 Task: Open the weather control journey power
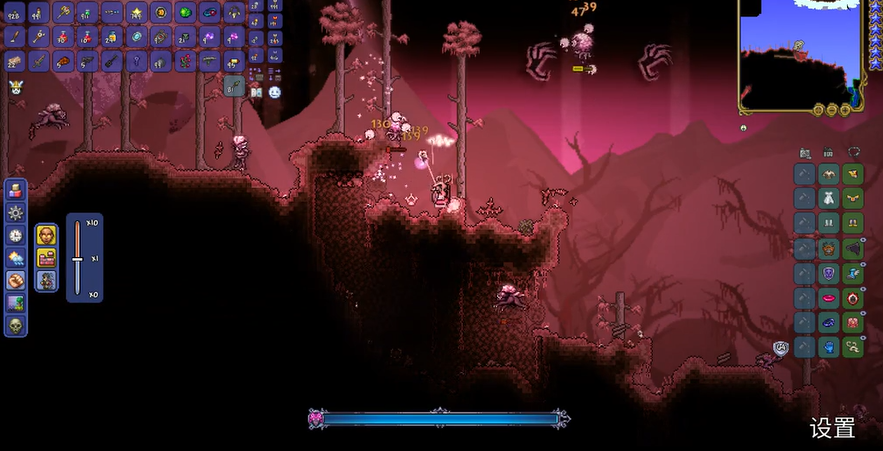pos(16,258)
